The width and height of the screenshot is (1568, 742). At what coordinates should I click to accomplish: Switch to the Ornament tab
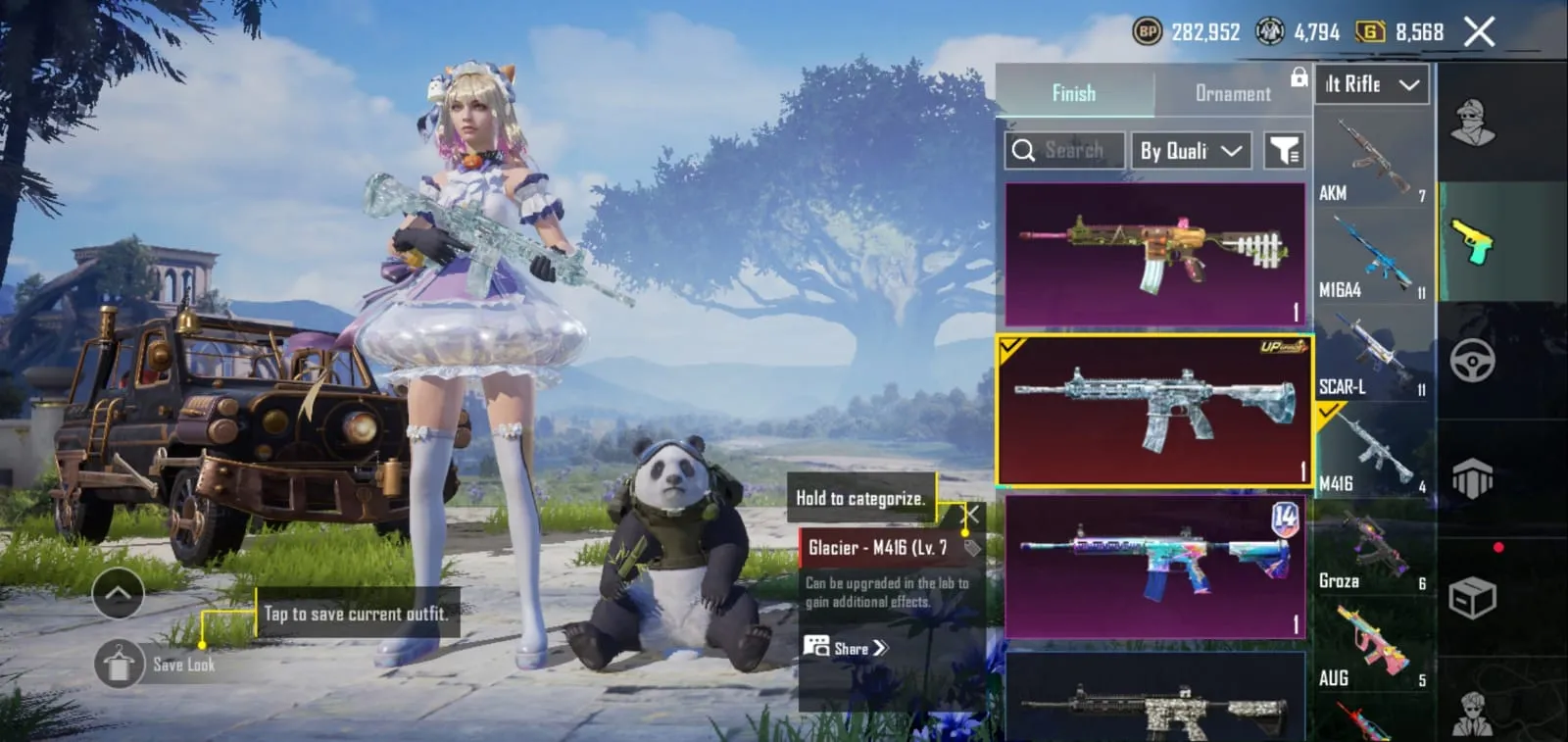(1232, 93)
